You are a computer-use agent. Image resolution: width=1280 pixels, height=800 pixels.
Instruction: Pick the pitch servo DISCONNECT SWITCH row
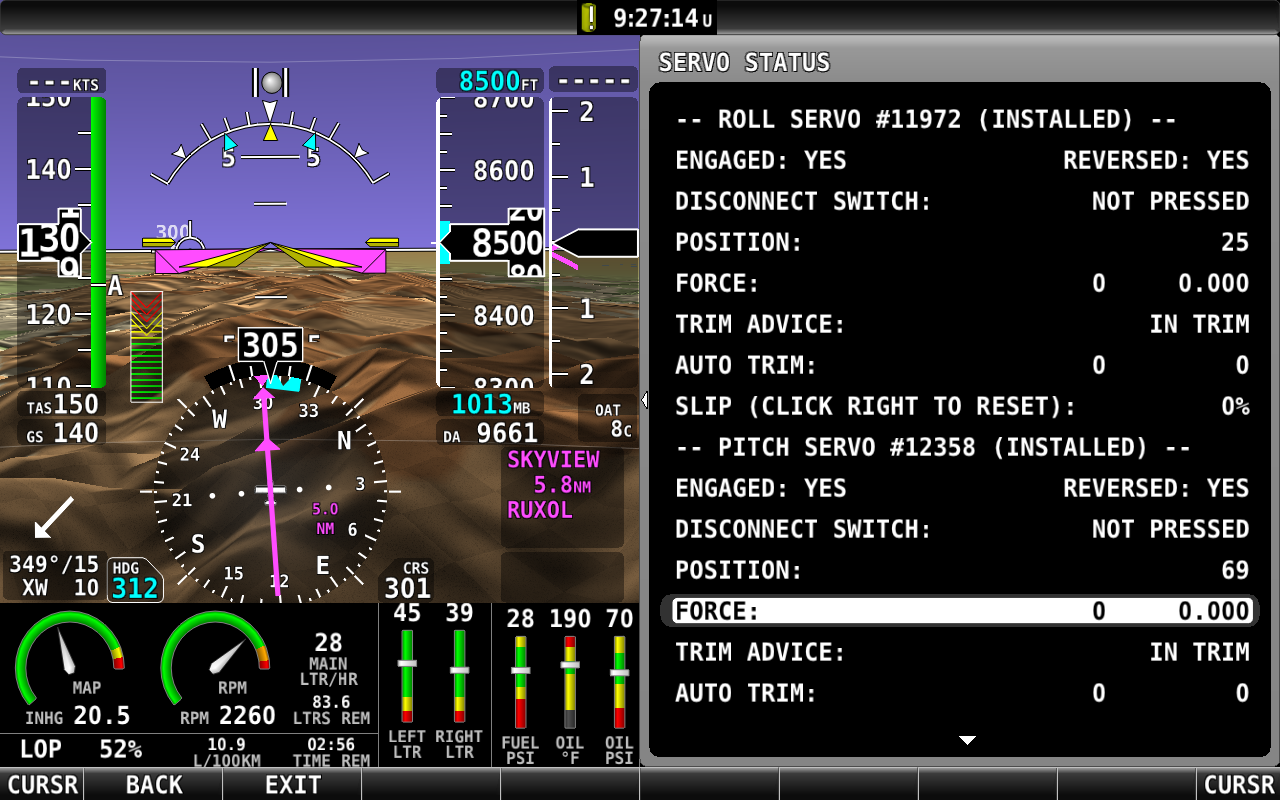pos(961,529)
